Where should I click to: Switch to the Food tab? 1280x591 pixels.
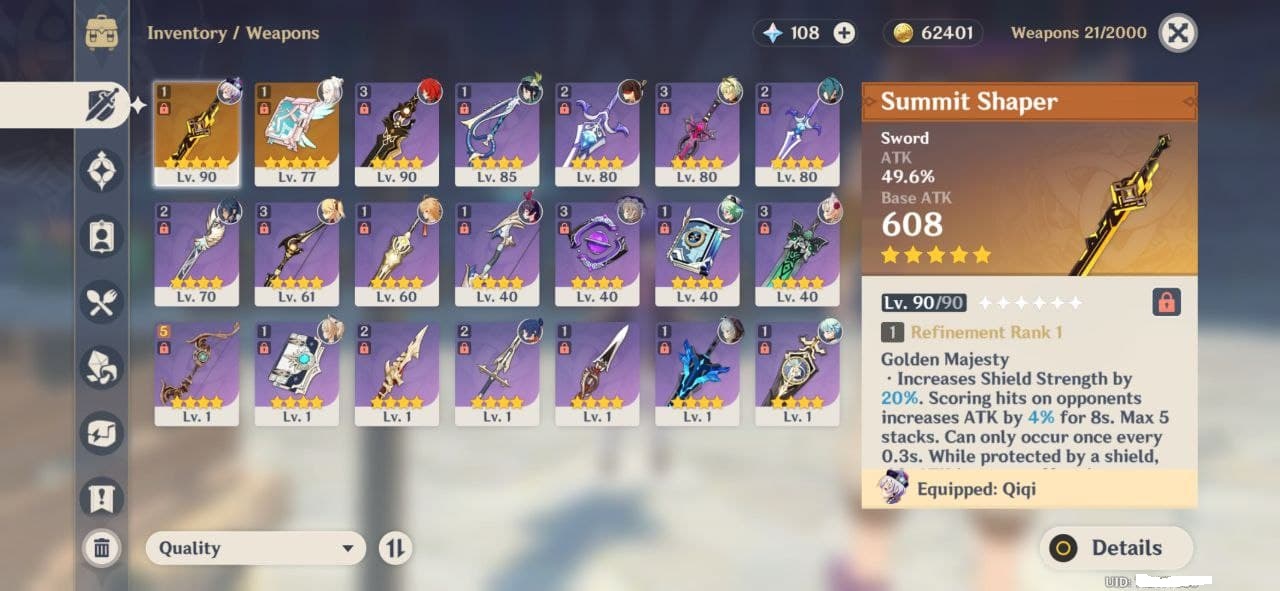tap(102, 302)
